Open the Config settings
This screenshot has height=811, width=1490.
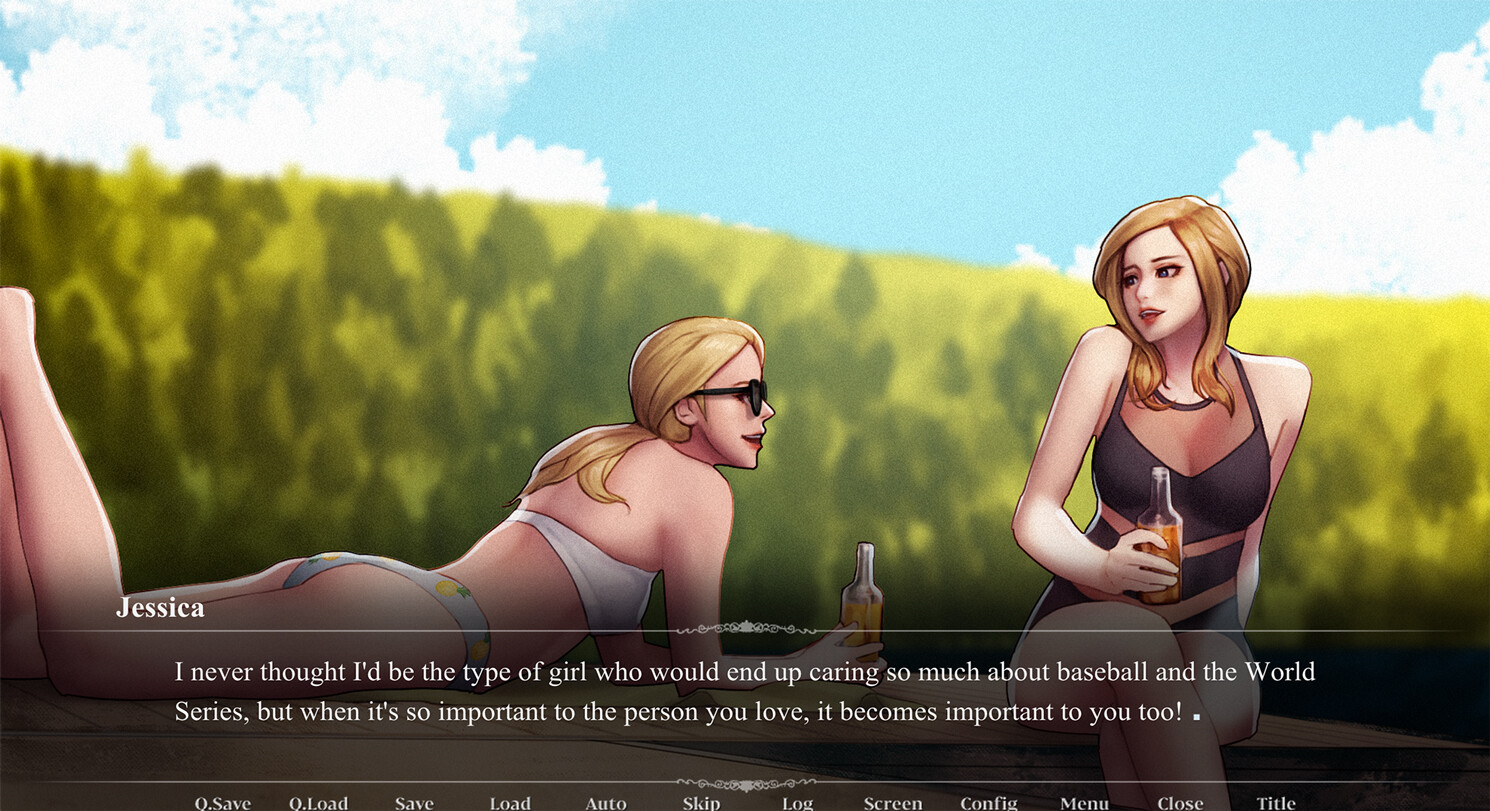tap(988, 802)
